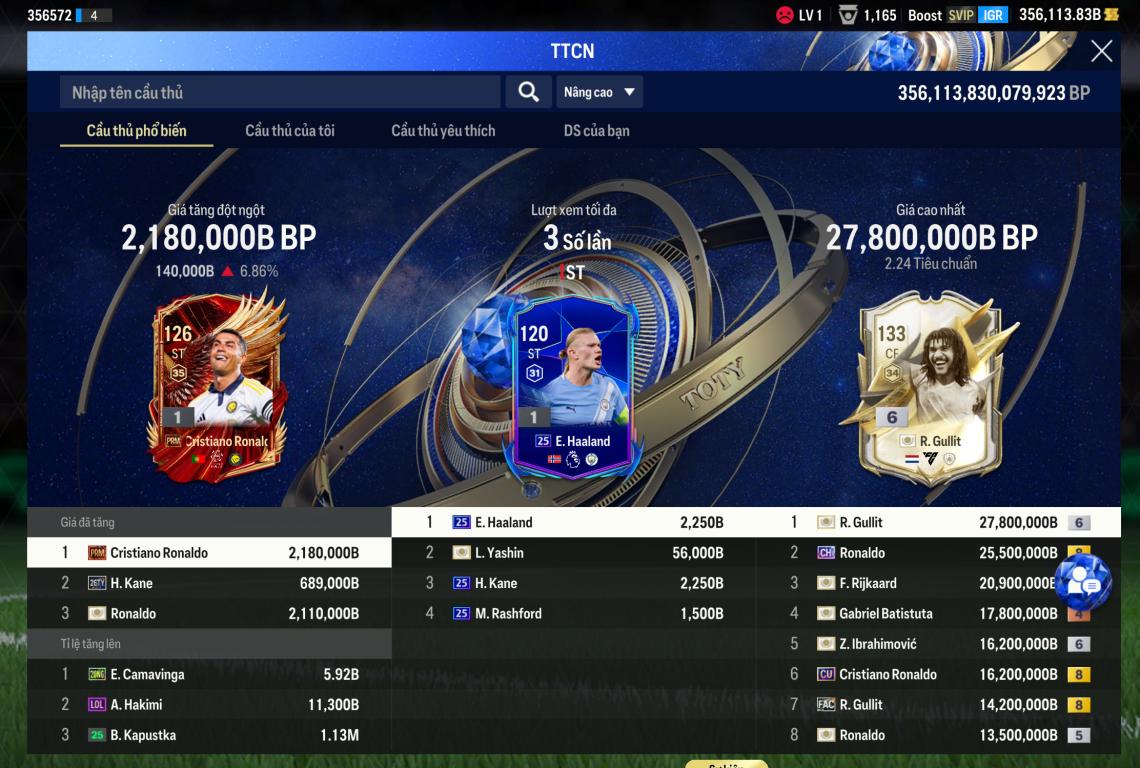Choose the B. Kapustka row
Screen dimensions: 1140x768
(x=209, y=735)
